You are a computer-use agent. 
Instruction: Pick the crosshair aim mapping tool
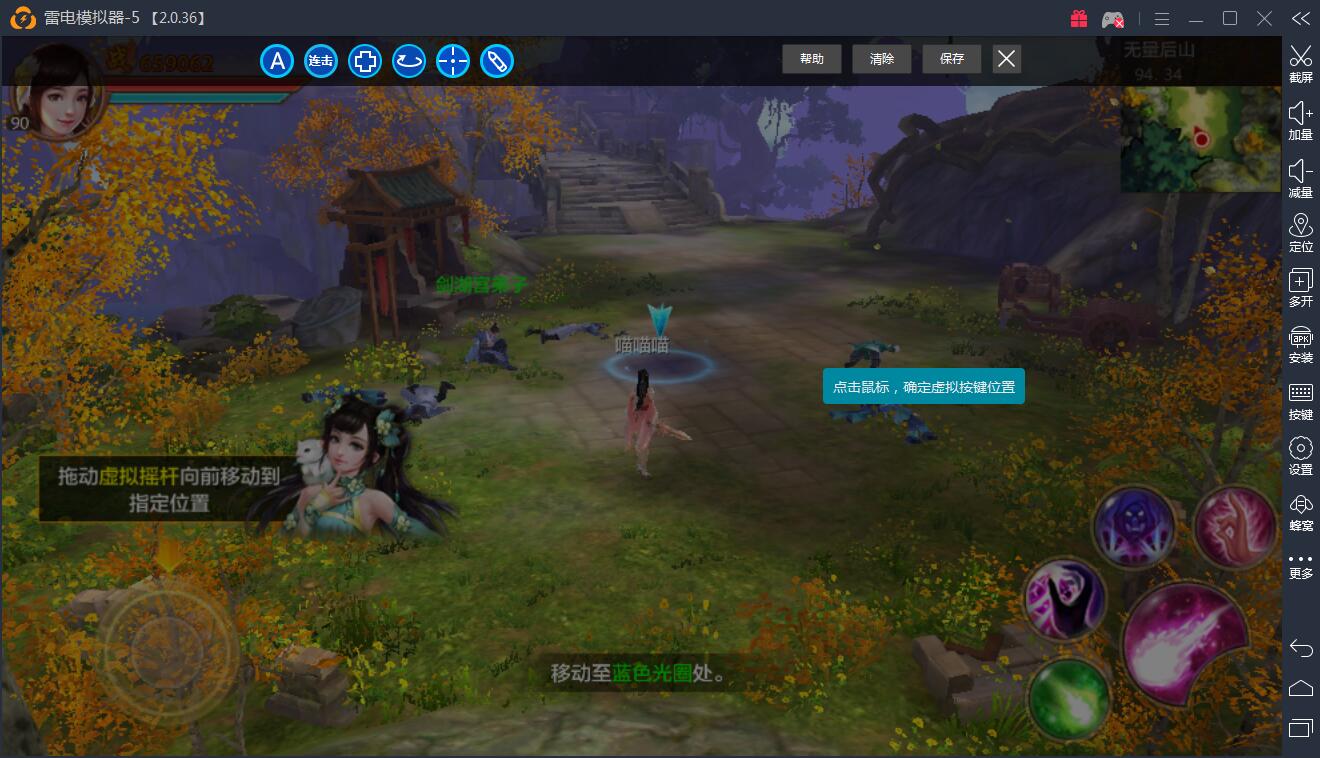(453, 61)
